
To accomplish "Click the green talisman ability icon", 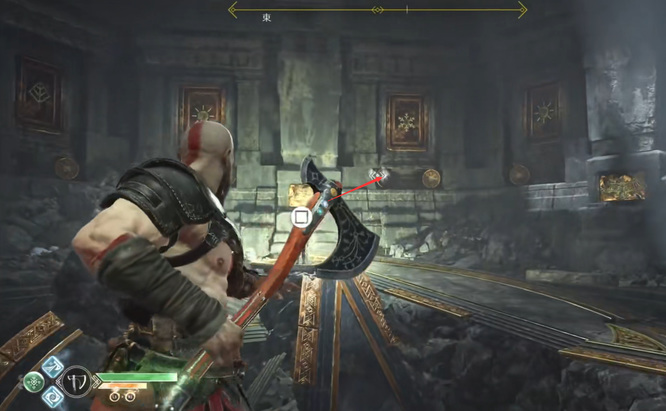I will [x=33, y=381].
